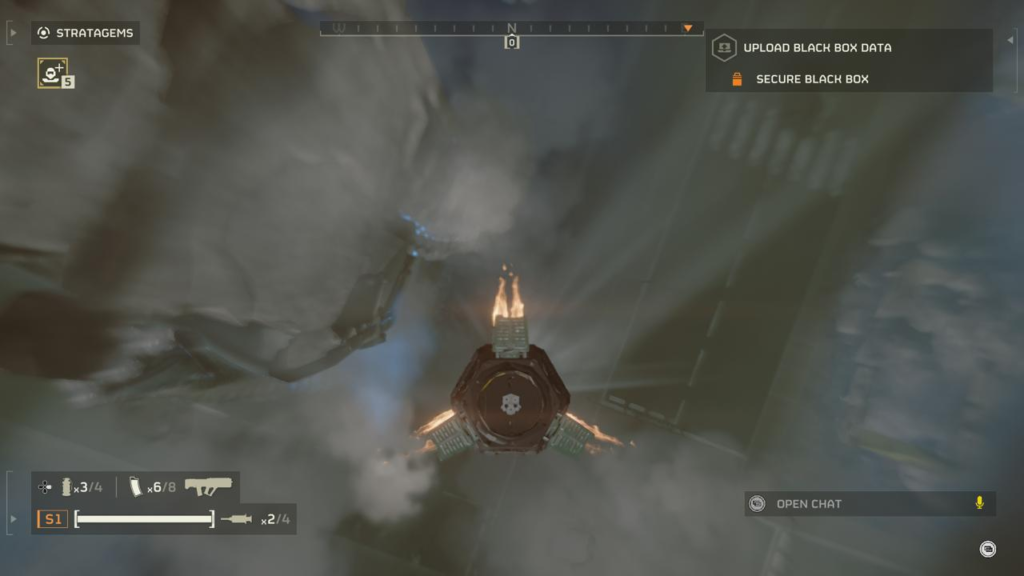Collapse the arrow beside the objectives panel
The width and height of the screenshot is (1024, 576).
click(1010, 40)
